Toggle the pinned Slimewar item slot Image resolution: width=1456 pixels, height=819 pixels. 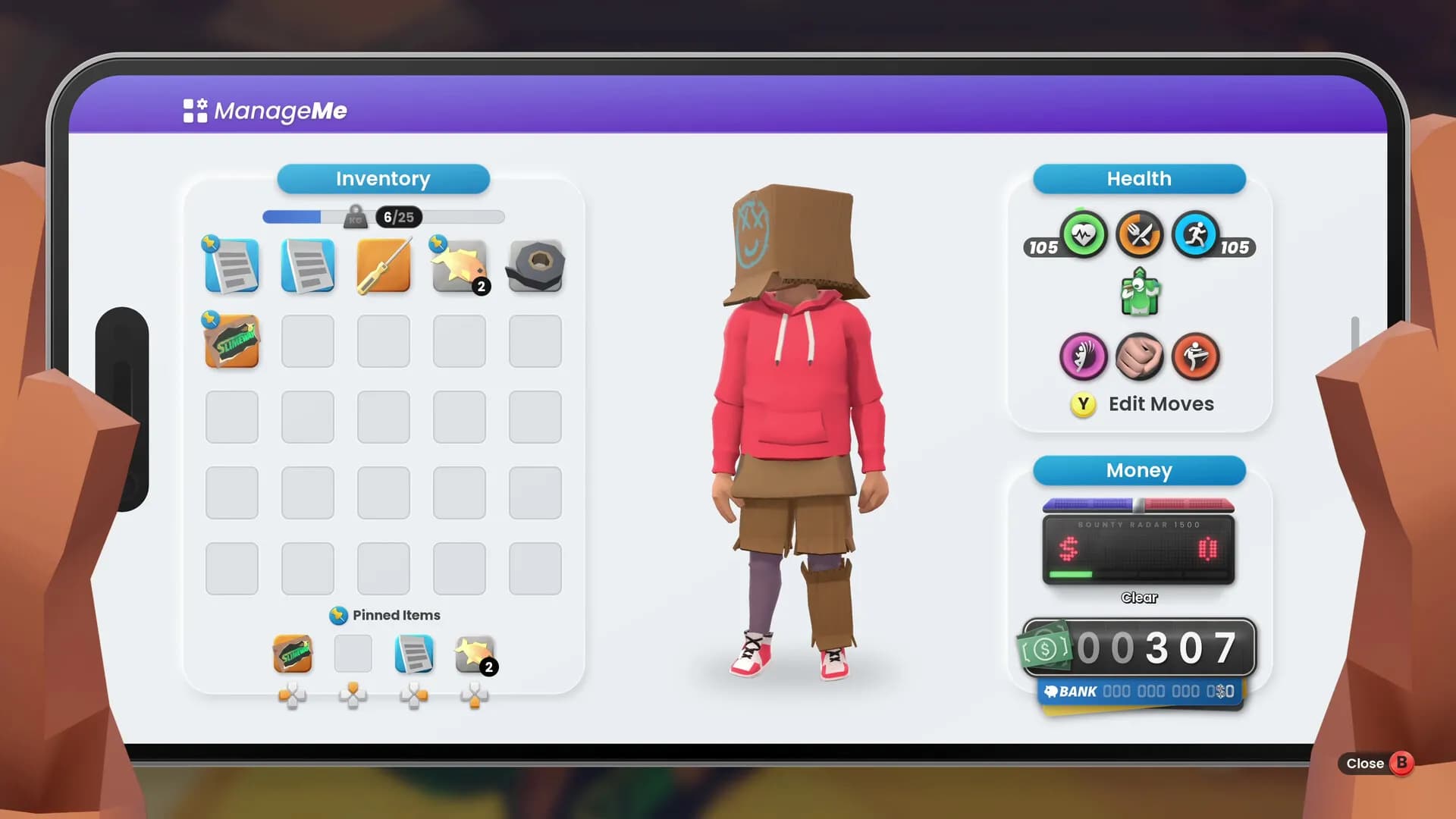pyautogui.click(x=293, y=653)
